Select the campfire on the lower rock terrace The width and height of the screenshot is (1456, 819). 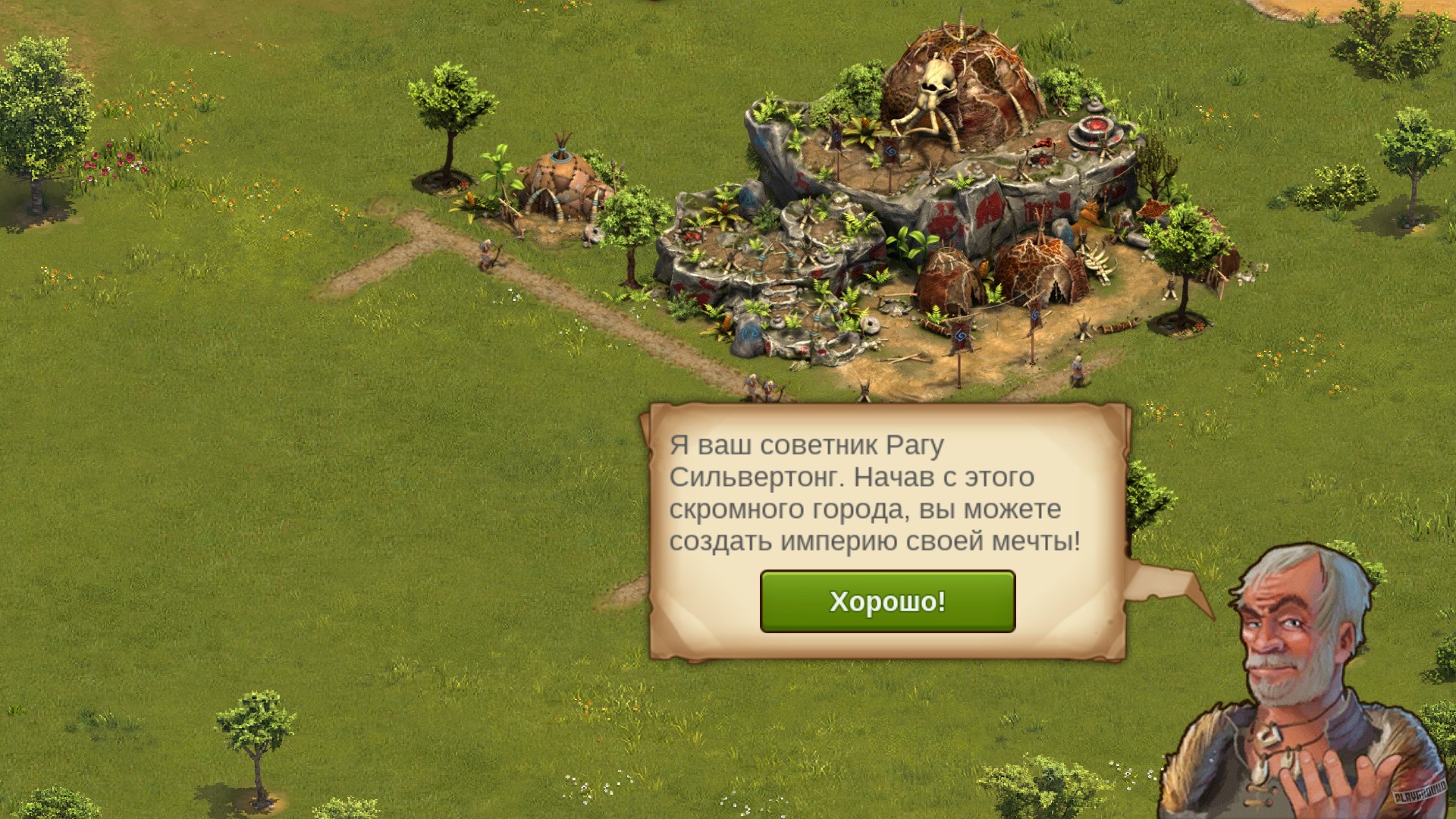point(690,236)
